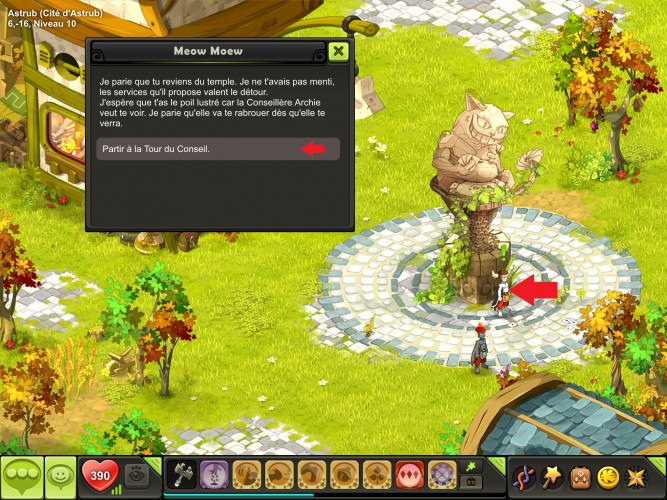Screen dimensions: 667x500
Task: Open the compass star map icon
Action: click(x=638, y=475)
